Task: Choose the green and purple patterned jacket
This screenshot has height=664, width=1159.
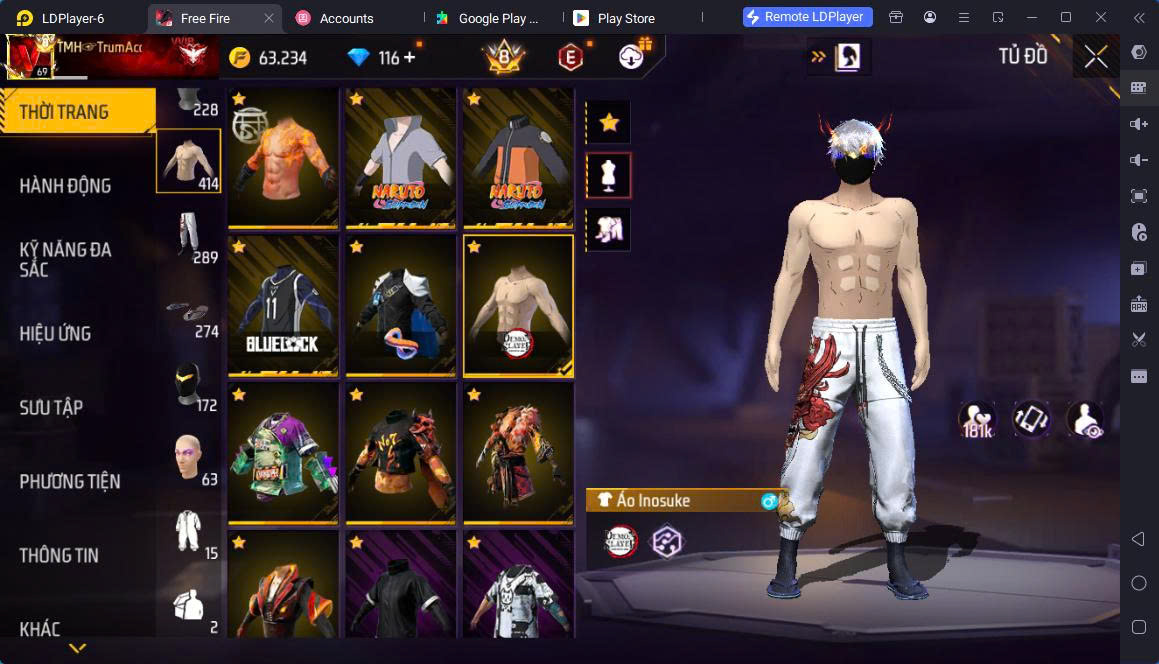Action: pos(283,452)
